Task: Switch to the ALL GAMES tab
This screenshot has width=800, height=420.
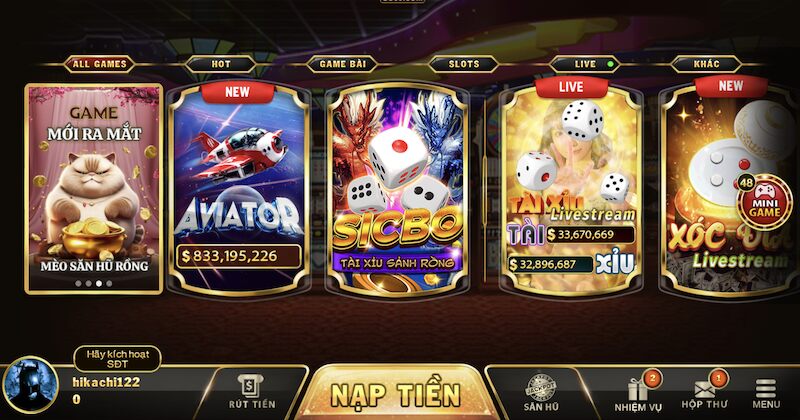Action: [99, 64]
